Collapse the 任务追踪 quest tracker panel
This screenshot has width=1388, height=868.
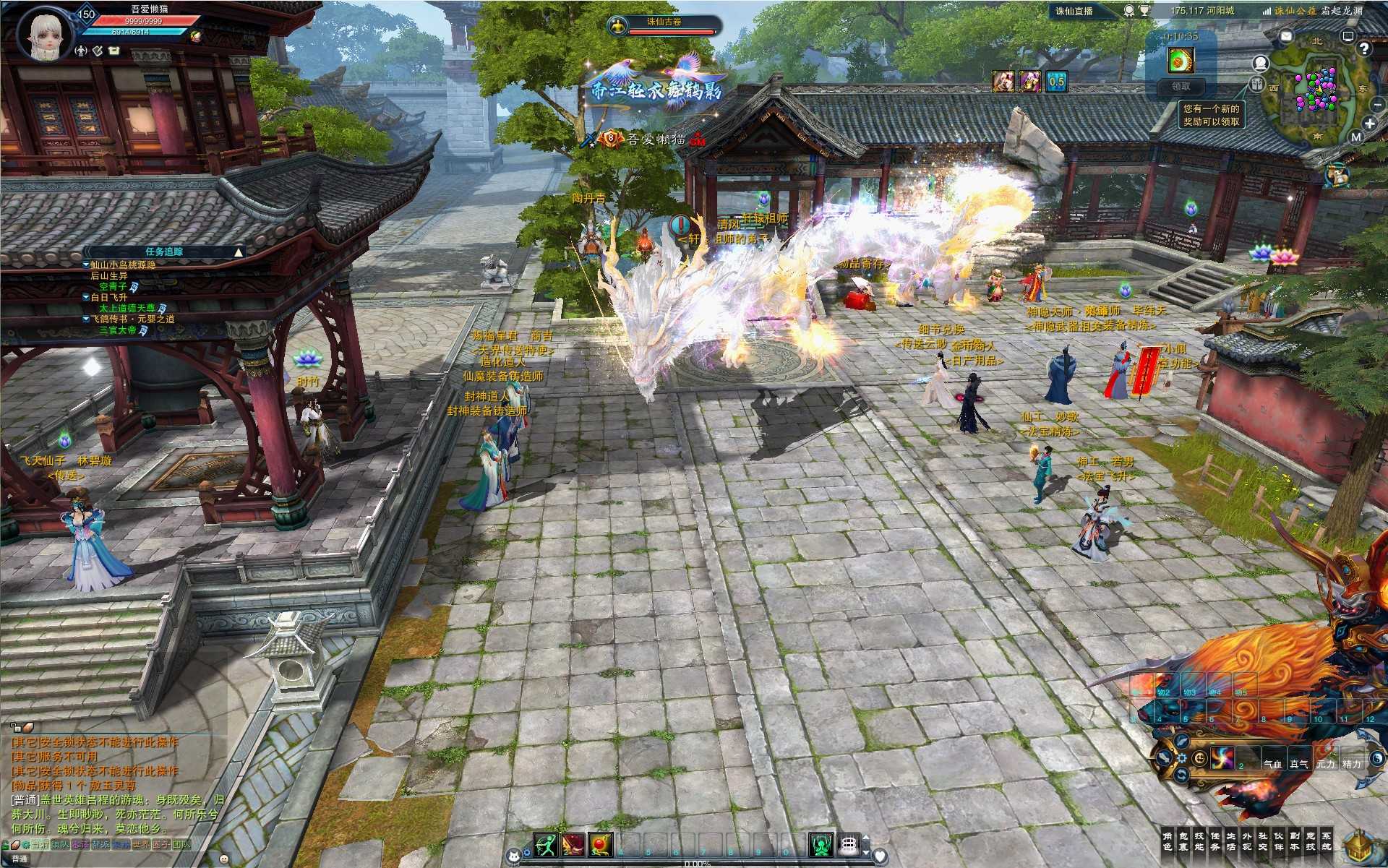point(238,252)
